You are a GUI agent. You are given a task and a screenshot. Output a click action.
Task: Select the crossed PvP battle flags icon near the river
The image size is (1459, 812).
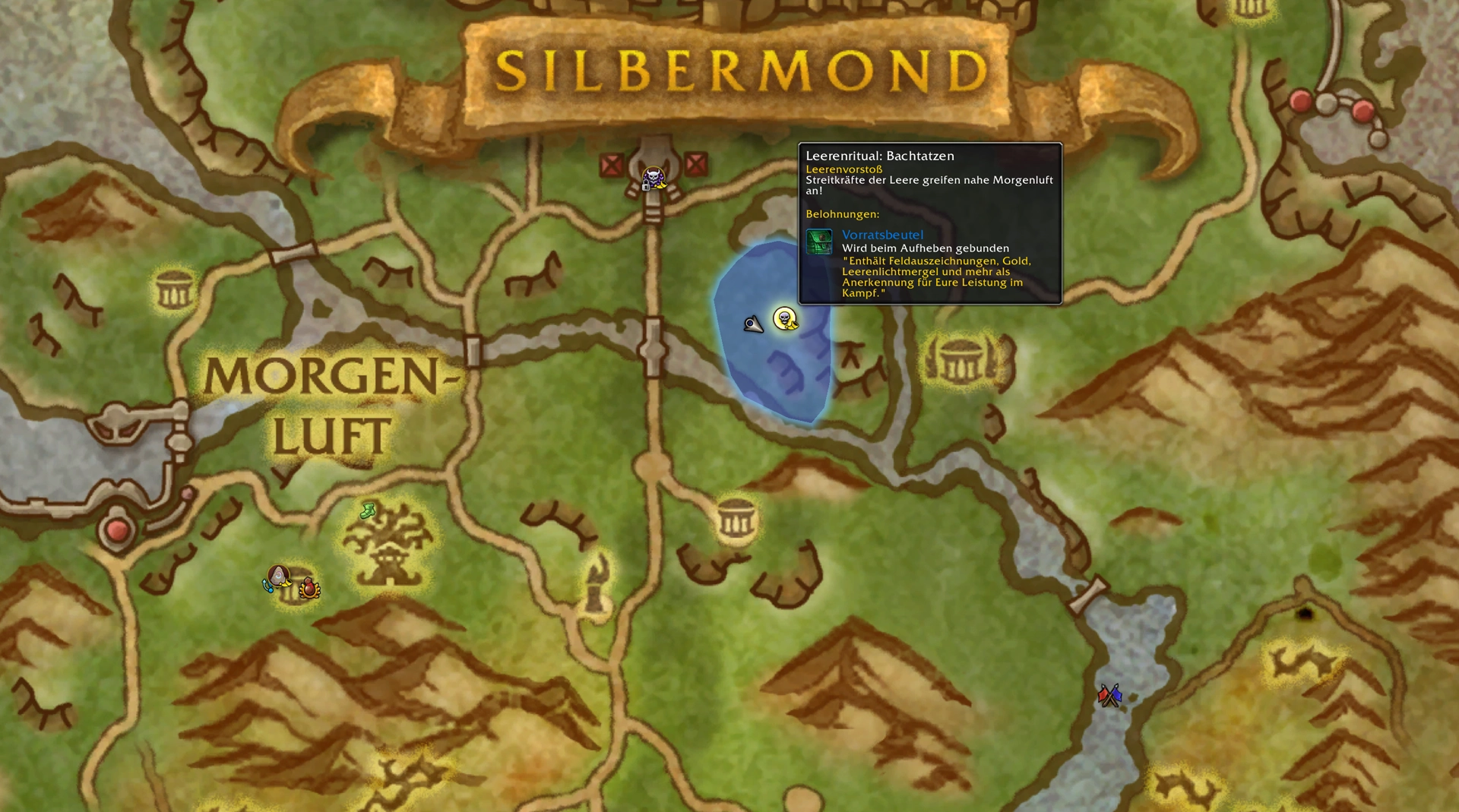pyautogui.click(x=1108, y=694)
